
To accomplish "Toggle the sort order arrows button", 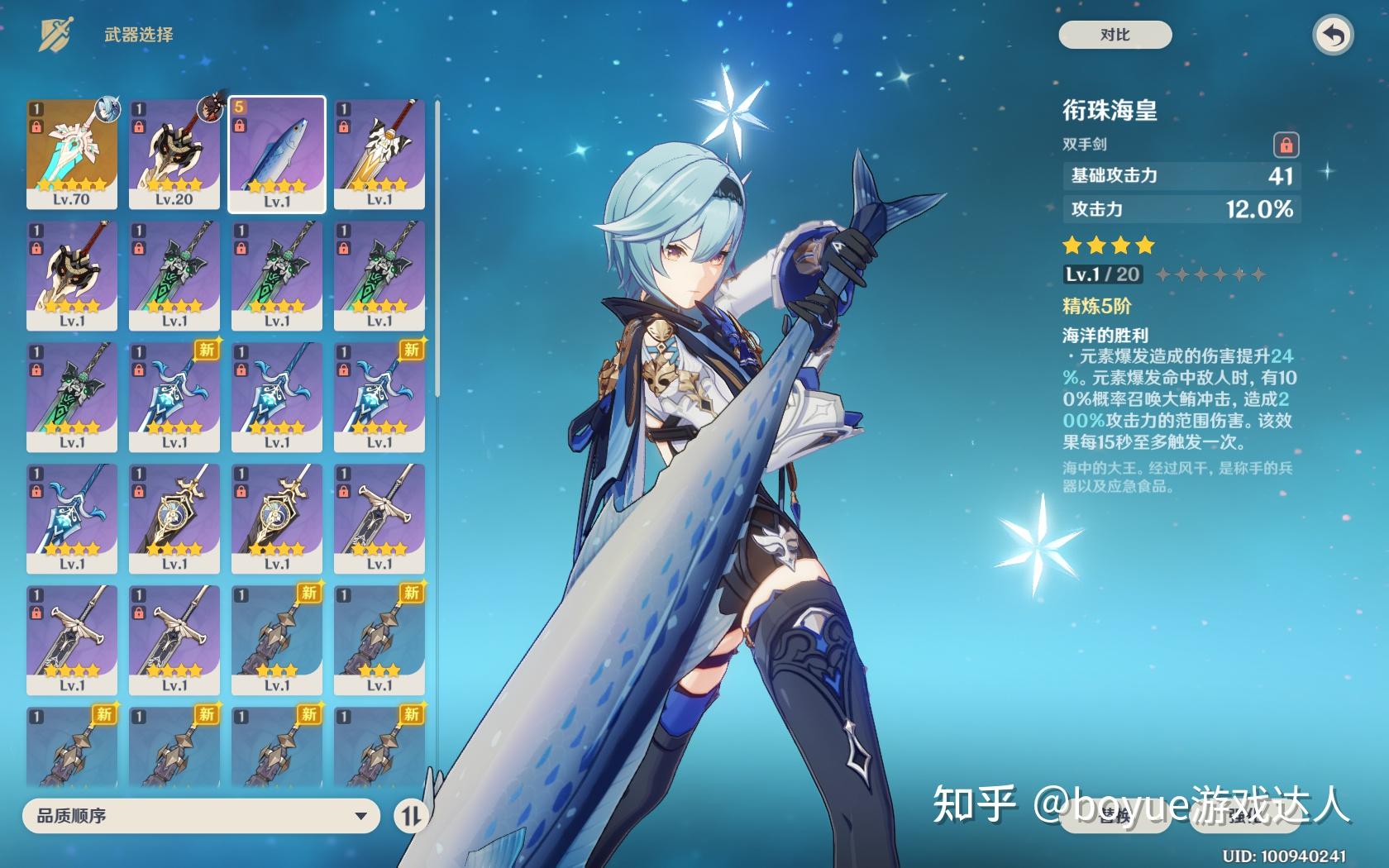I will [411, 816].
